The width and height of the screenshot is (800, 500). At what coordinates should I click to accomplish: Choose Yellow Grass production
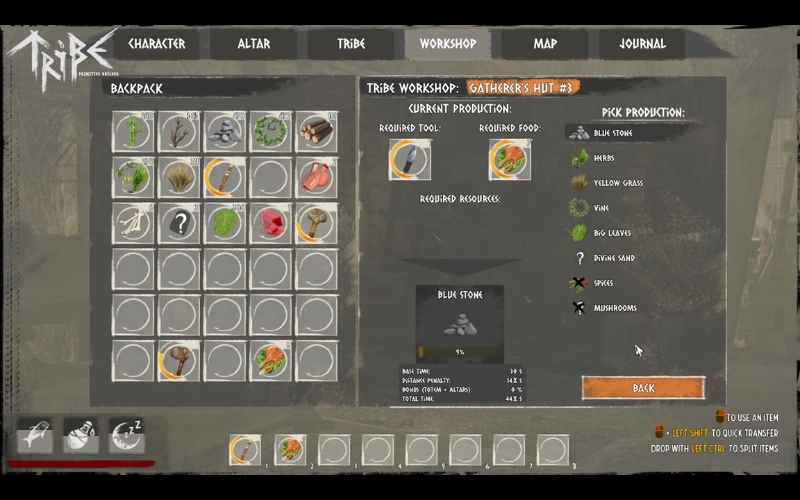coord(617,183)
